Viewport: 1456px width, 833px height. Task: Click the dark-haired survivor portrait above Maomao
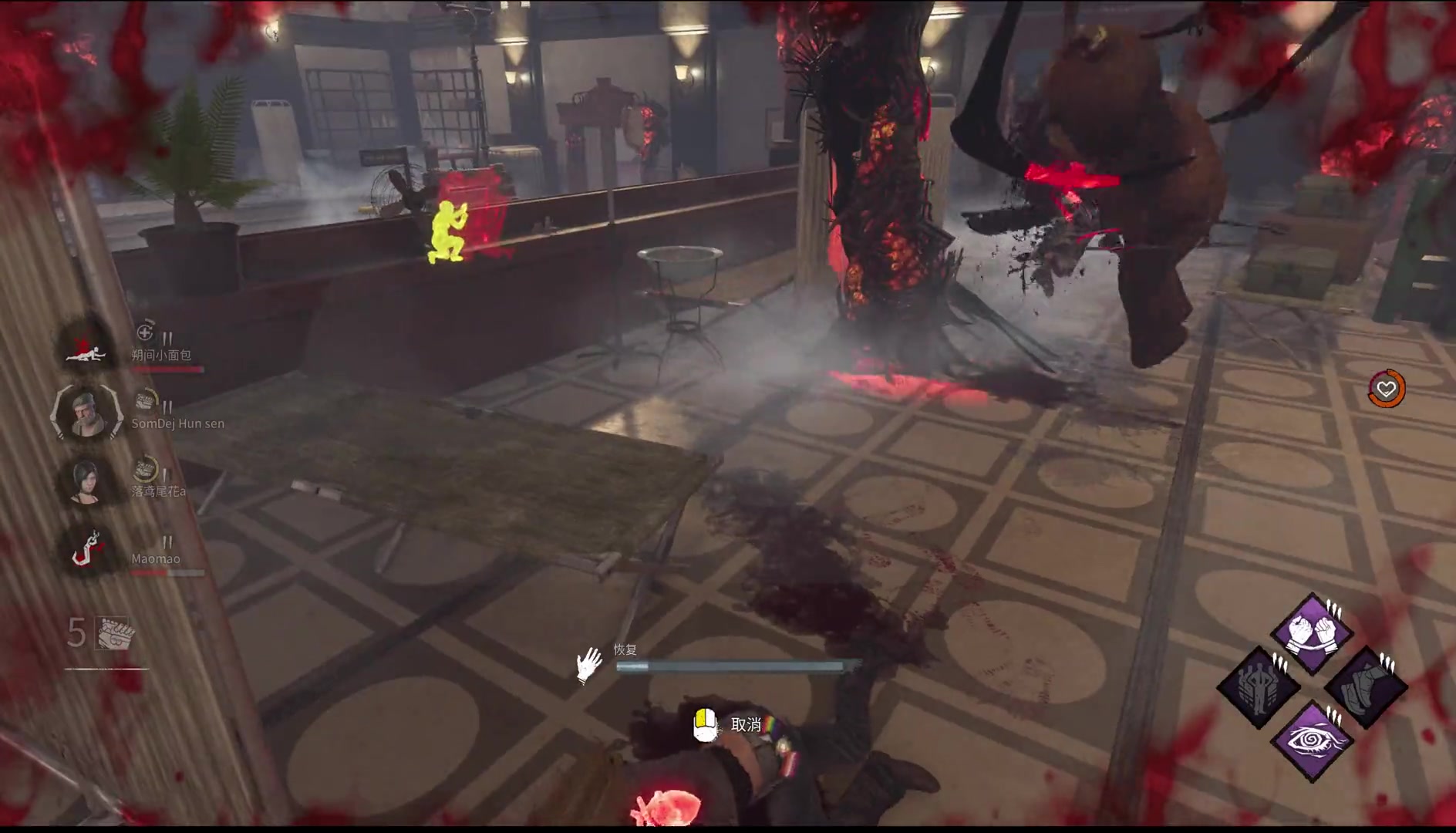click(86, 481)
